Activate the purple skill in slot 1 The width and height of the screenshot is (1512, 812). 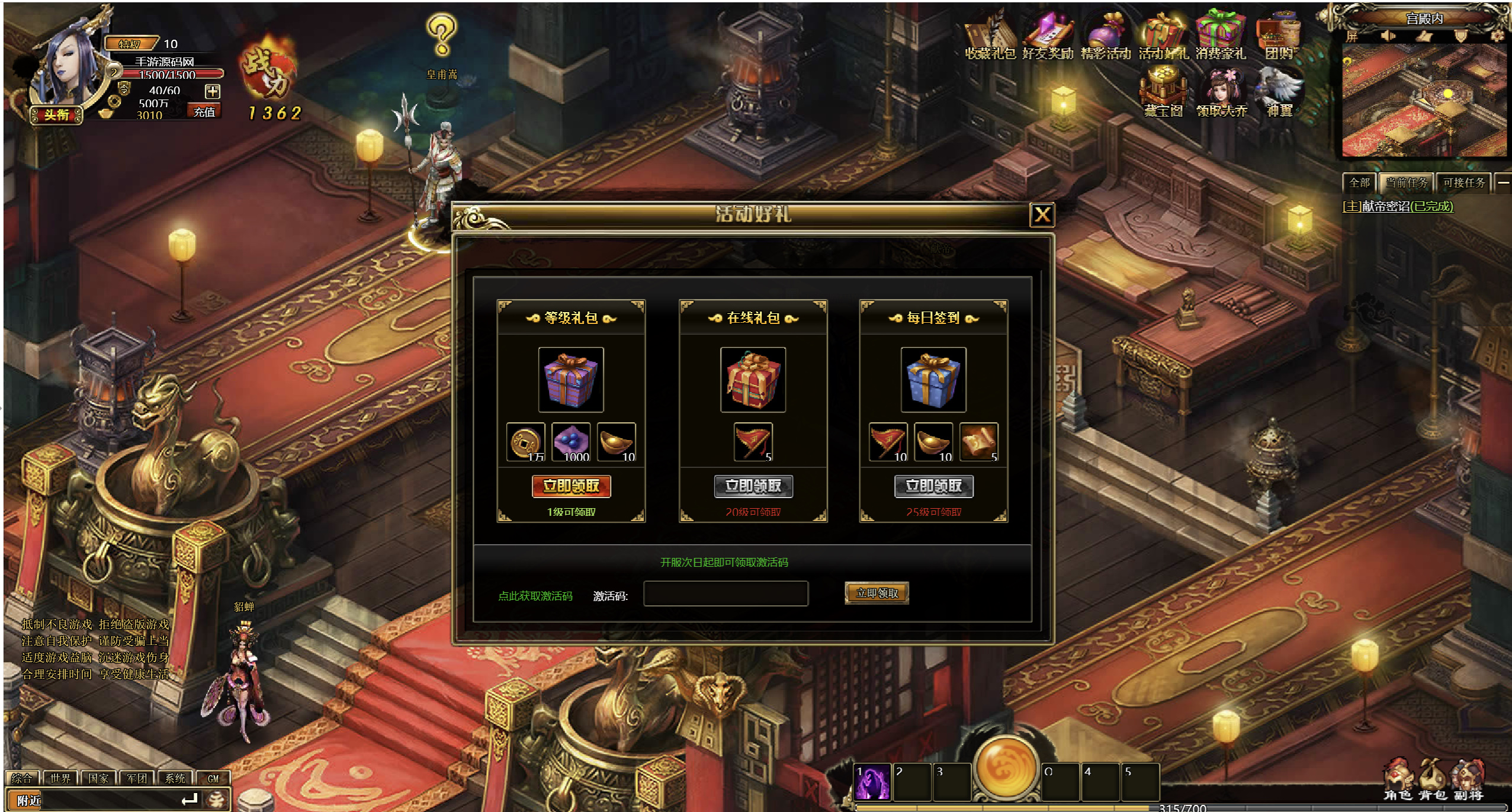click(x=872, y=782)
